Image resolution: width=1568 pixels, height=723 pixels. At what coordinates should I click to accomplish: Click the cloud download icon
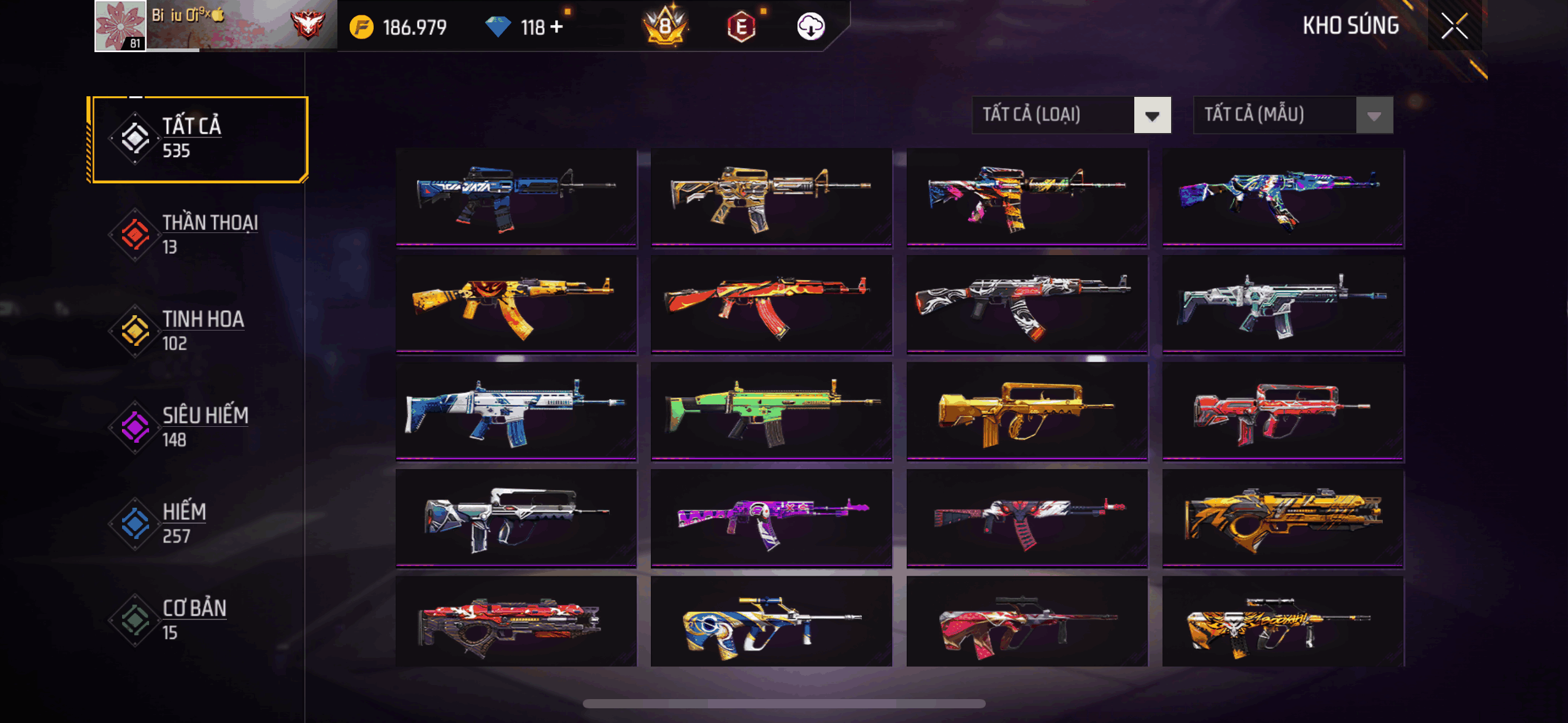coord(810,26)
